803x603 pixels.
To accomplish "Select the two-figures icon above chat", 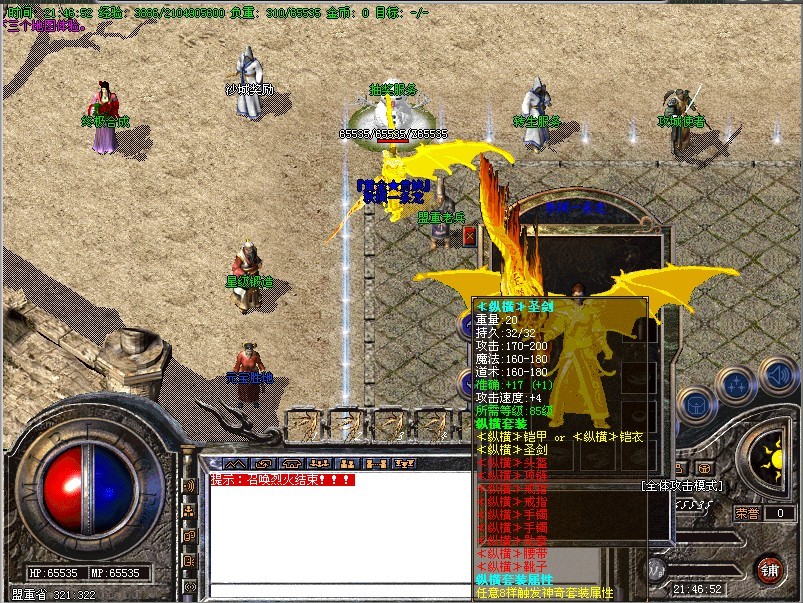I will (349, 464).
